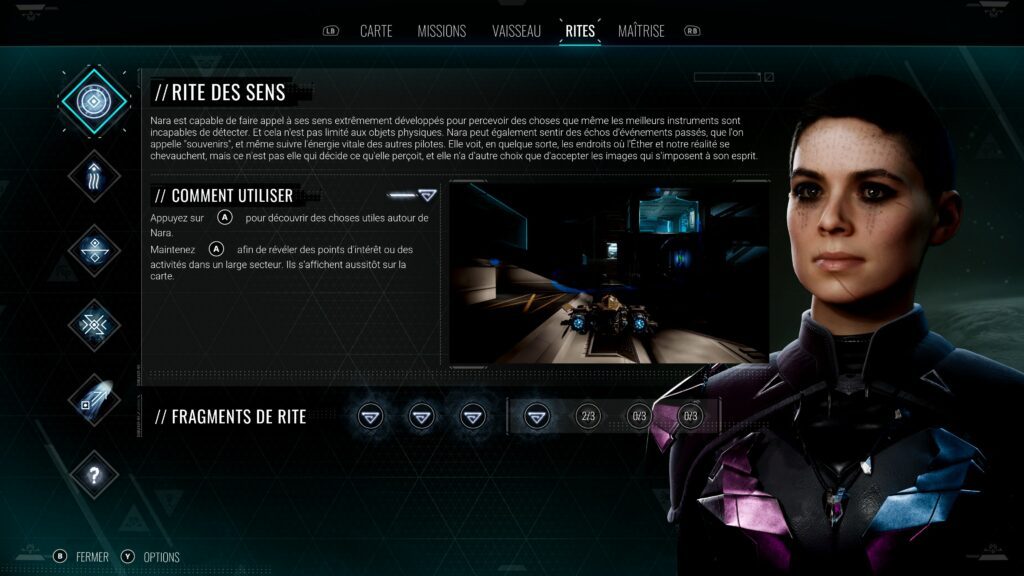The height and width of the screenshot is (576, 1024).
Task: Show the Maîtrise tab
Action: (x=641, y=31)
